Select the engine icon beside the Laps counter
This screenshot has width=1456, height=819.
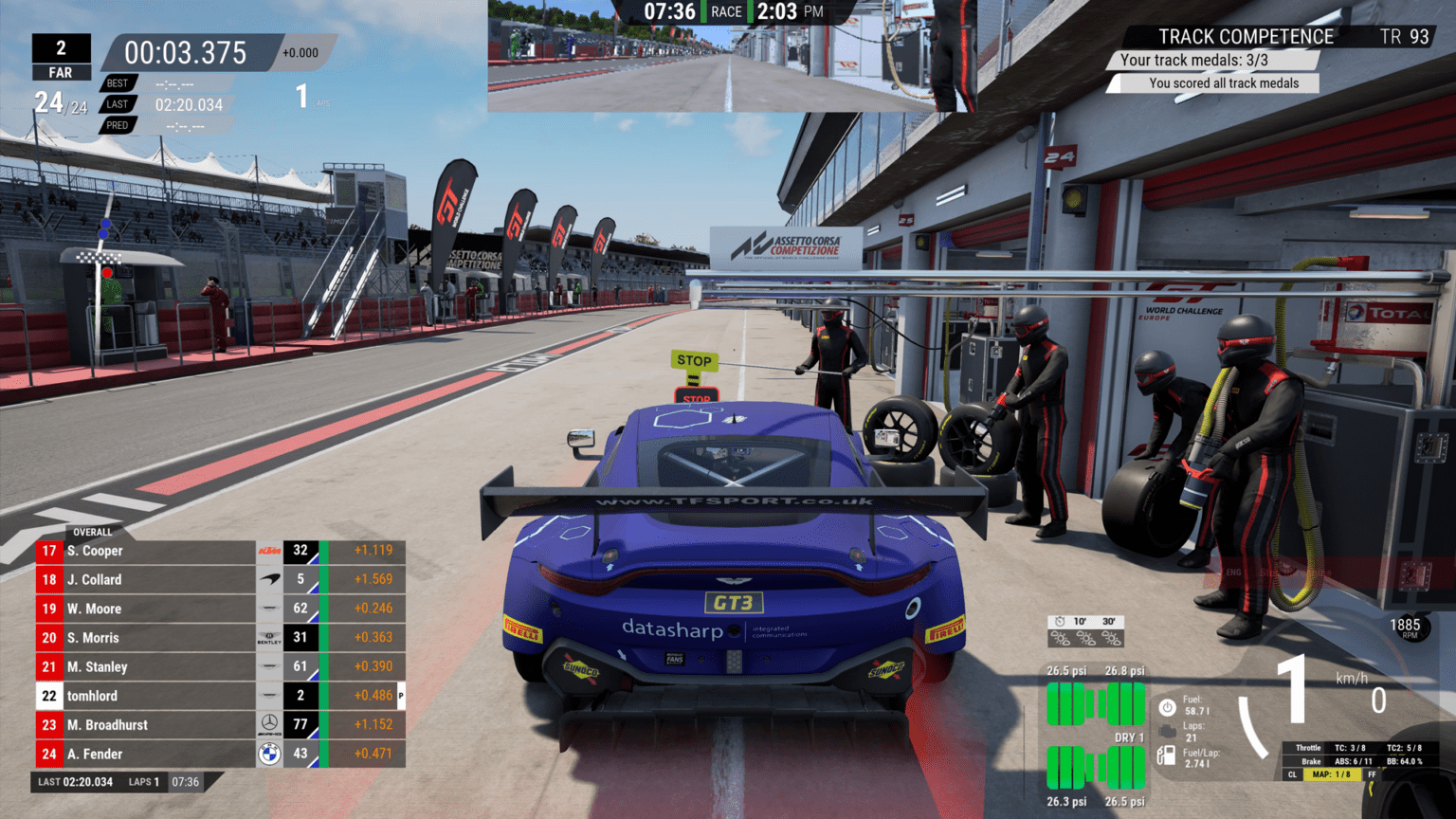point(1166,730)
